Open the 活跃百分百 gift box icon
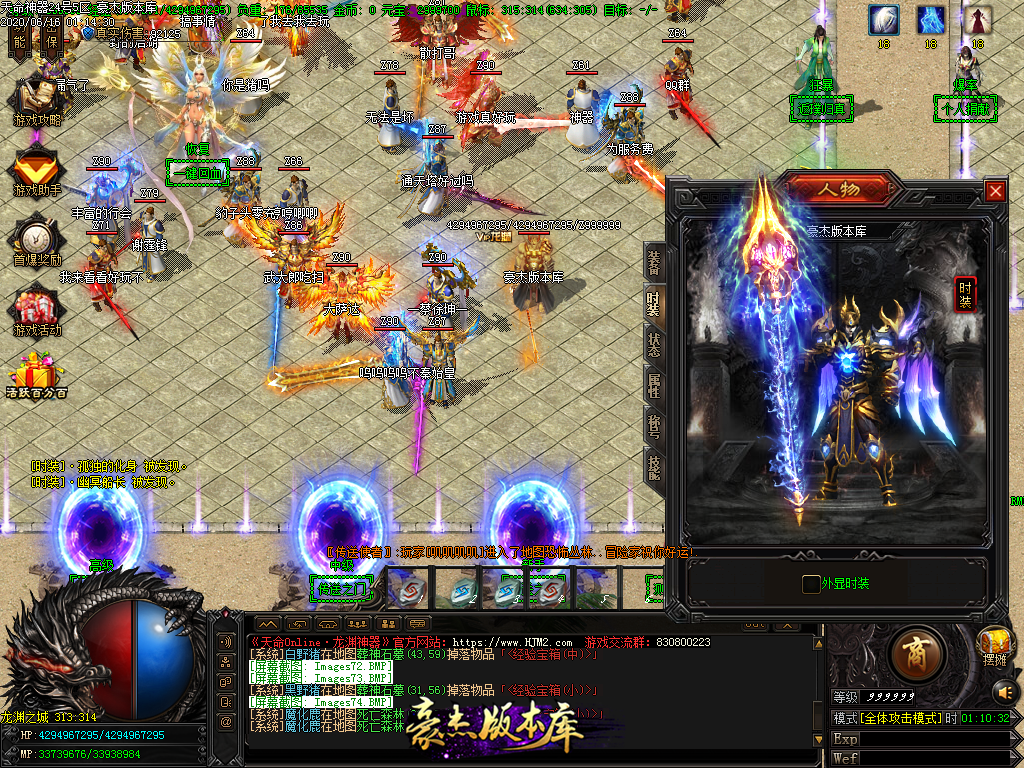 point(37,378)
